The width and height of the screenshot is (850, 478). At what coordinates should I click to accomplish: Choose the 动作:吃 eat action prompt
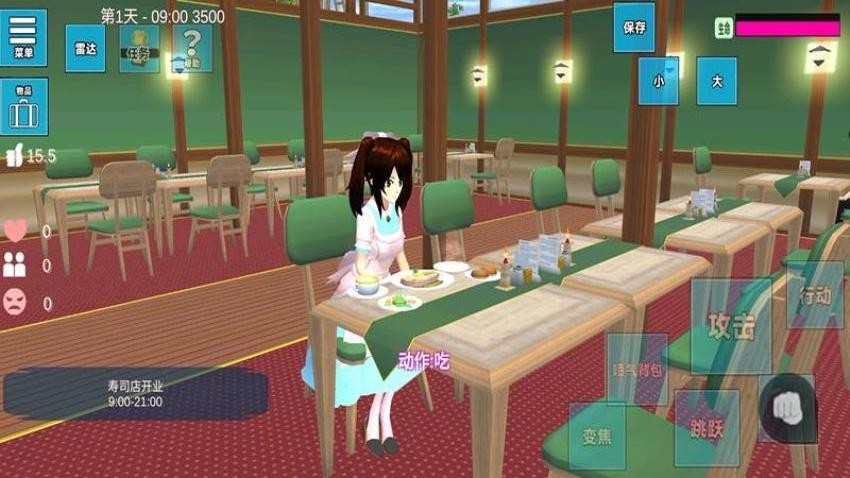[424, 360]
